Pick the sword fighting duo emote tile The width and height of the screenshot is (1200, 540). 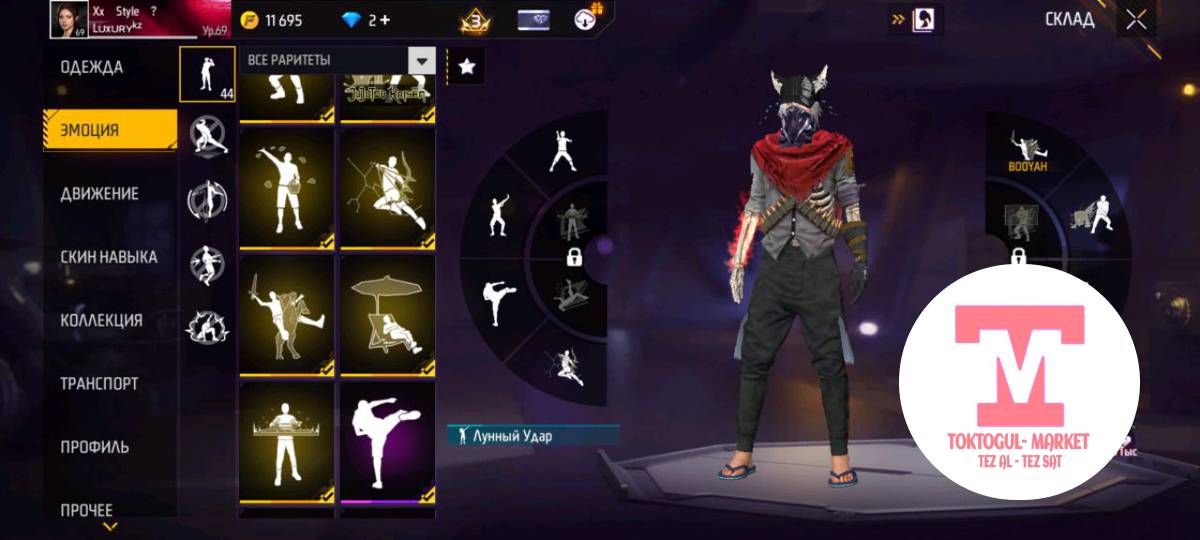[x=286, y=315]
